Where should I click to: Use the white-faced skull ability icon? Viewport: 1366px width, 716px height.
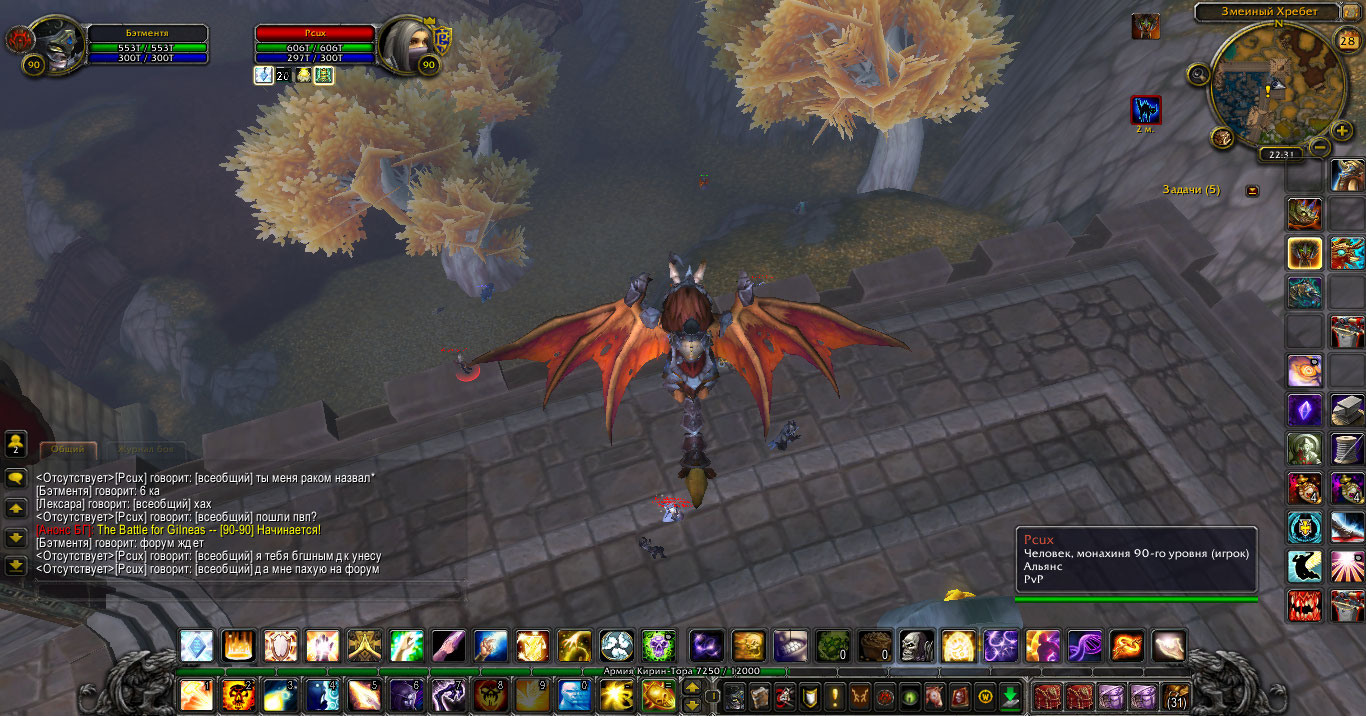coord(916,645)
